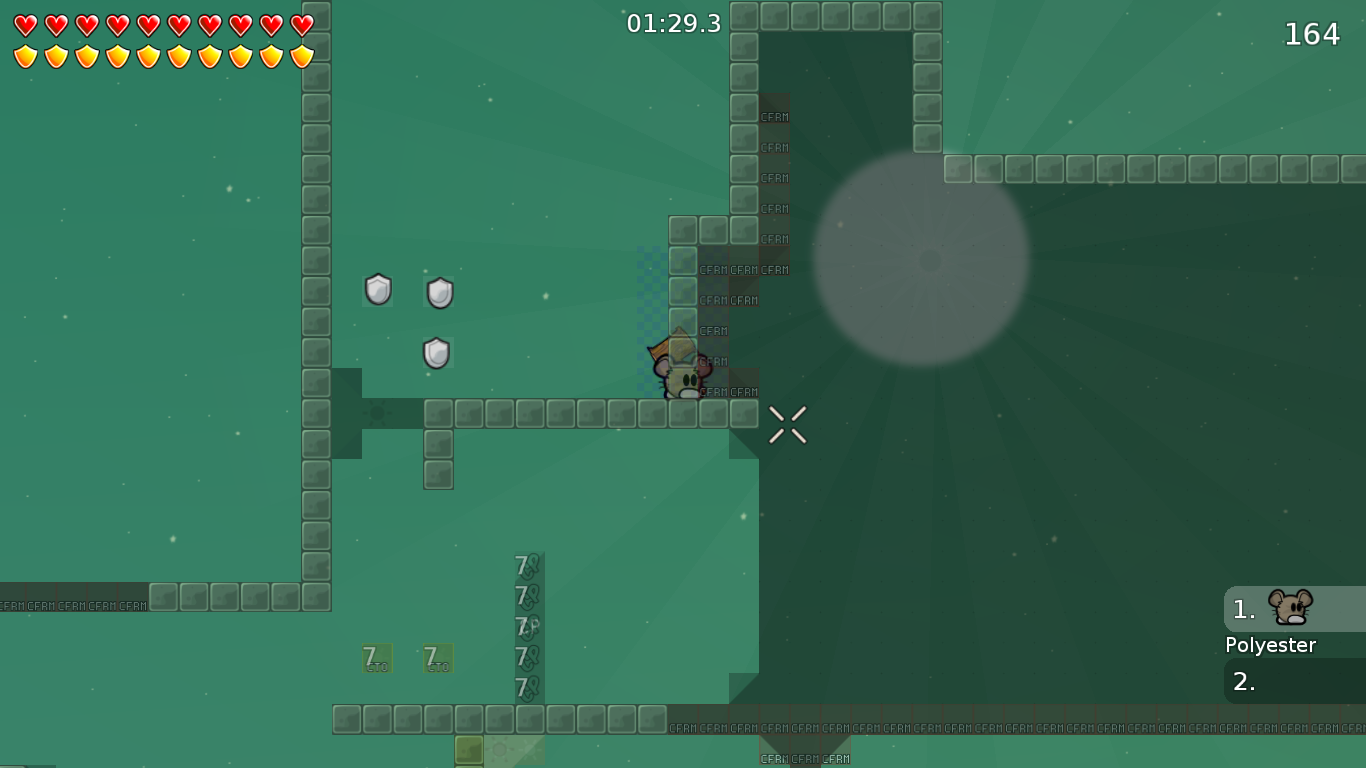
Task: Click the crosshair aiming reticle
Action: click(x=789, y=423)
